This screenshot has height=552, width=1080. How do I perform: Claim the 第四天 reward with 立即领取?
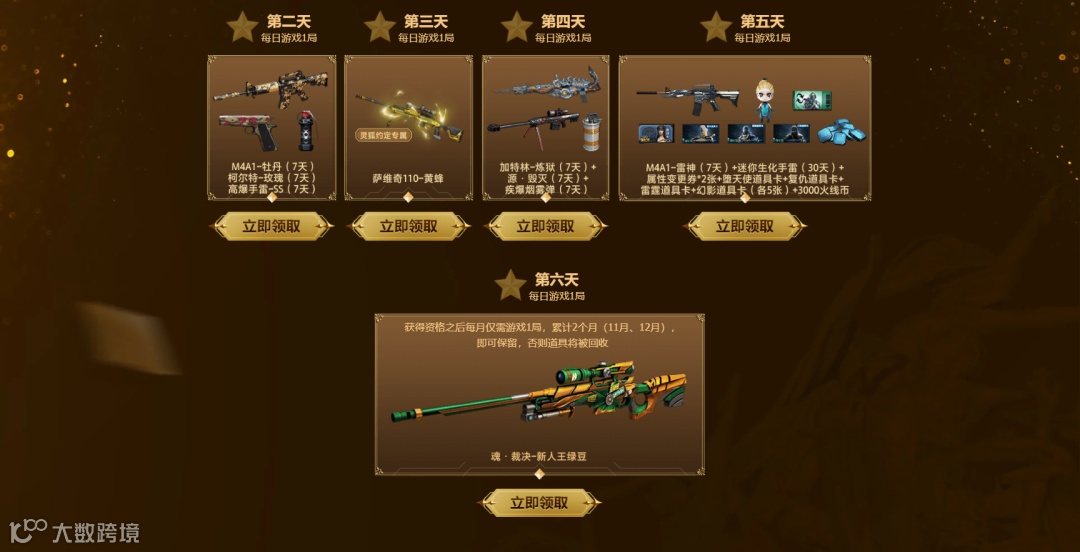coord(545,227)
